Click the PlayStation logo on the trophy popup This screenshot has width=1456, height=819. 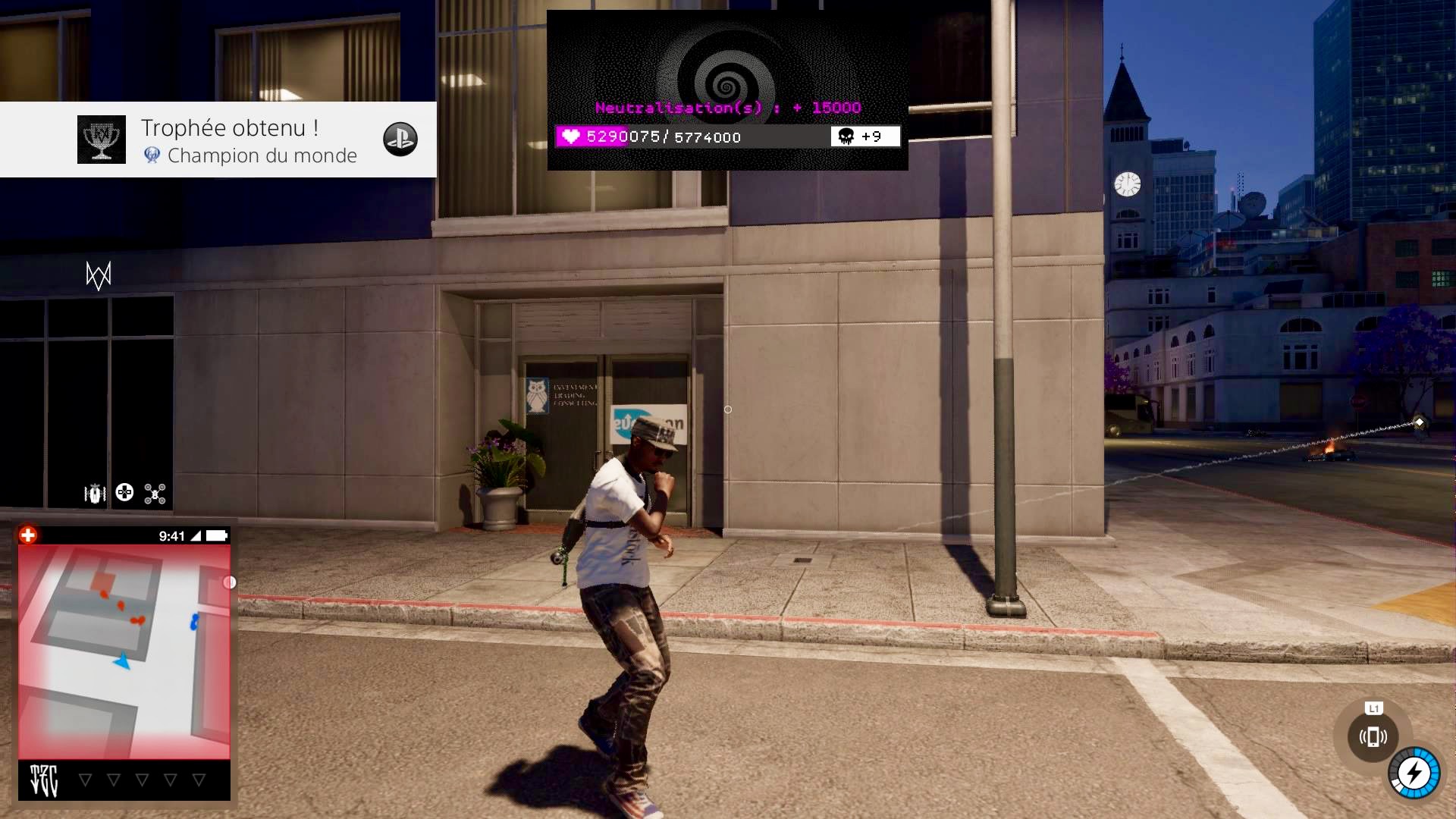[400, 140]
